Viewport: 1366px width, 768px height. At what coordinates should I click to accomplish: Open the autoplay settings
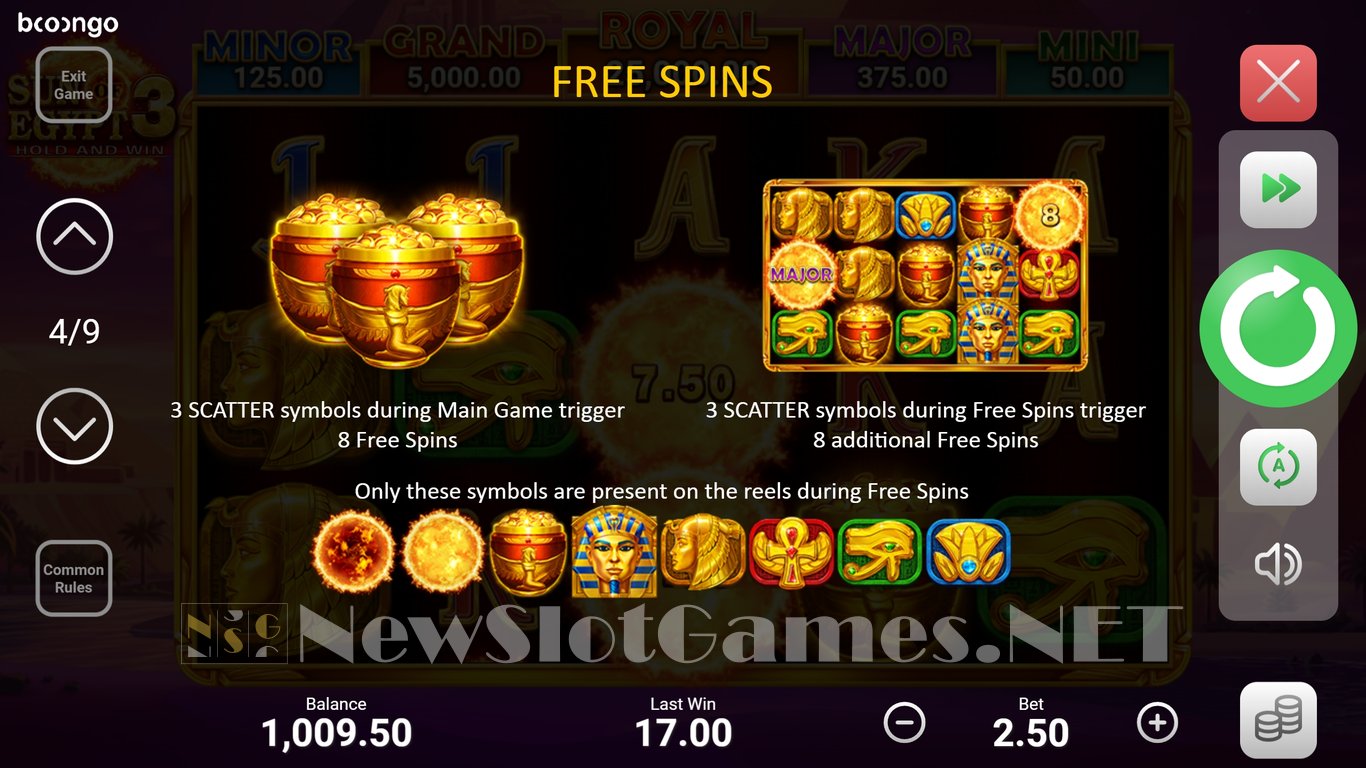(1278, 467)
